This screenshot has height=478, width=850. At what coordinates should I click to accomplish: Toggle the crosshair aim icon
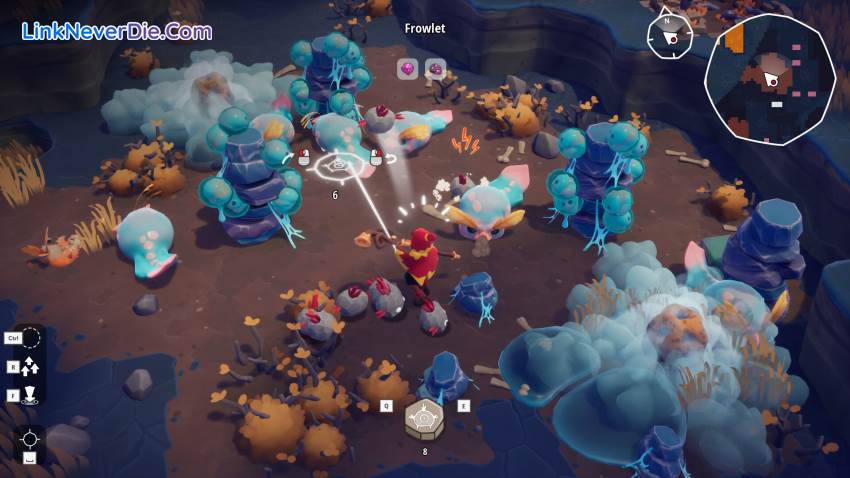coord(30,439)
